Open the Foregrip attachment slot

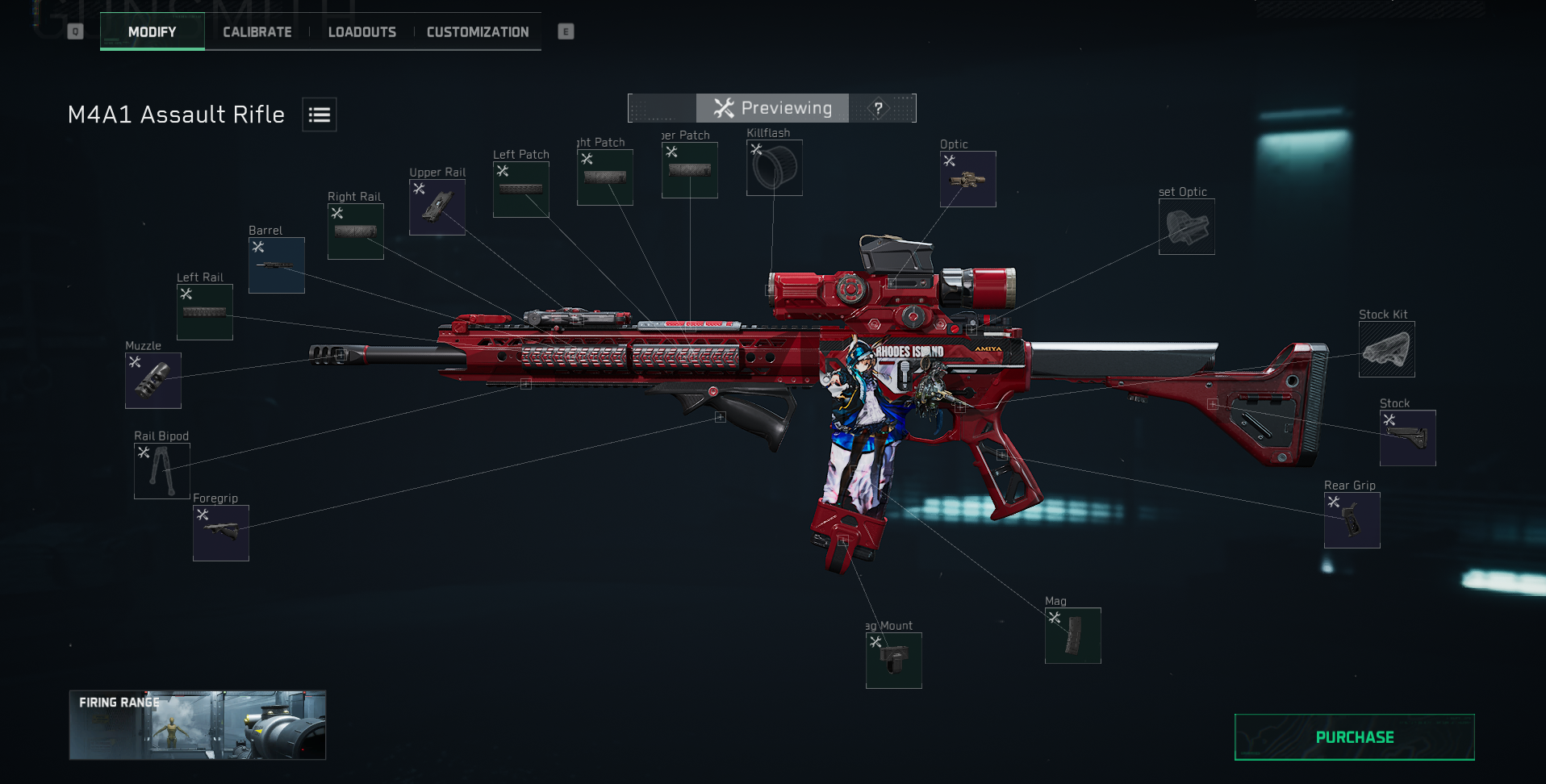point(220,532)
